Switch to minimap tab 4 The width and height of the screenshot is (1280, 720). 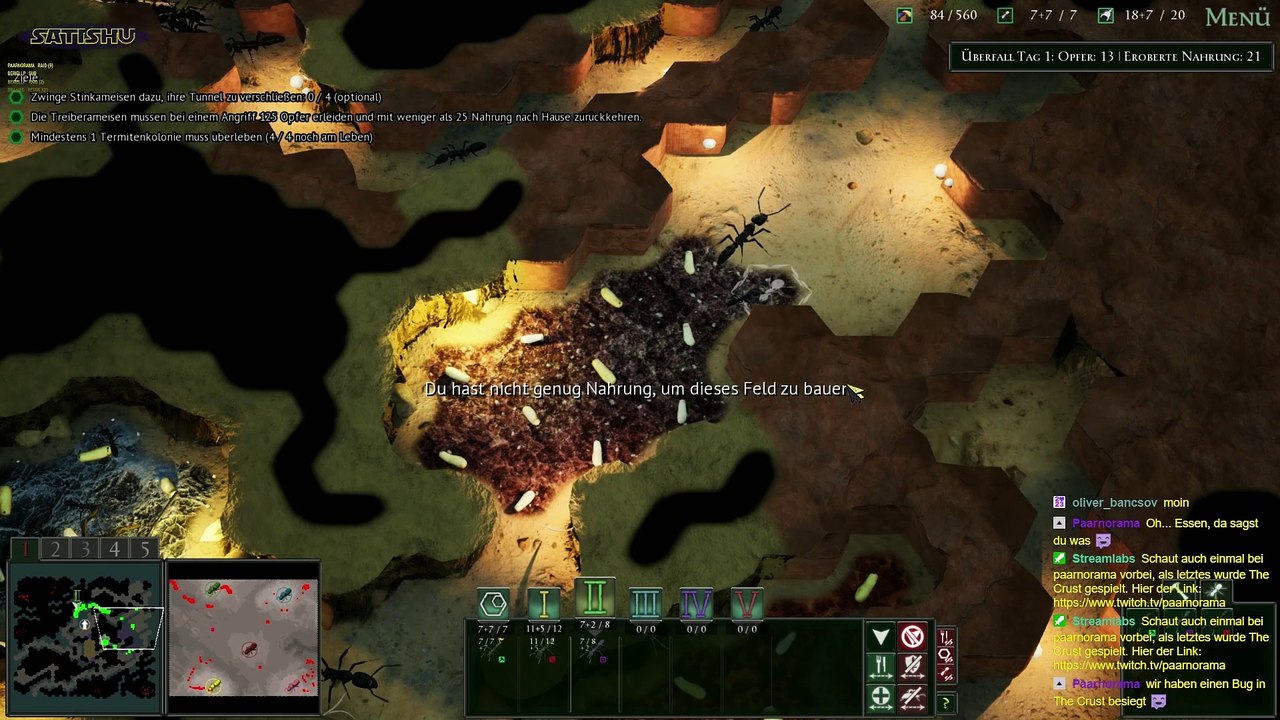pos(115,549)
